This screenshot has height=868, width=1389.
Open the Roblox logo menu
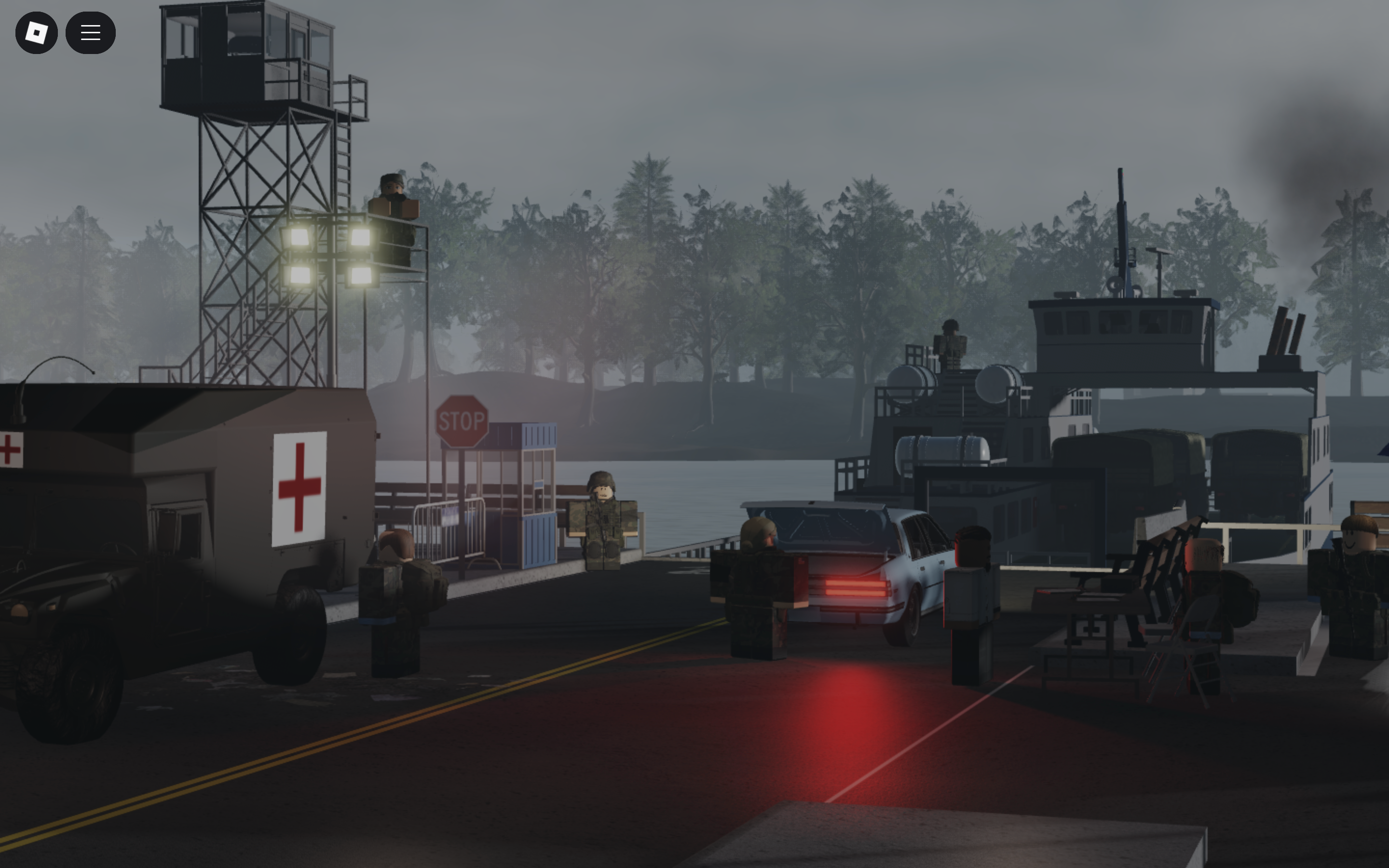(x=36, y=33)
